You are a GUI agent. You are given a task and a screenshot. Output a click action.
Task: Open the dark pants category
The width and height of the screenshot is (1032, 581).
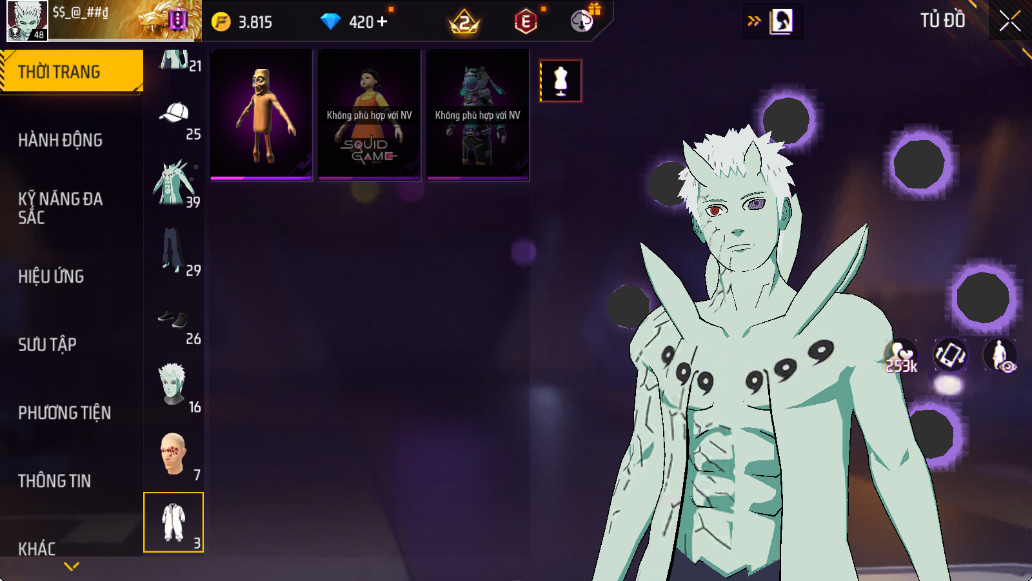click(x=174, y=251)
